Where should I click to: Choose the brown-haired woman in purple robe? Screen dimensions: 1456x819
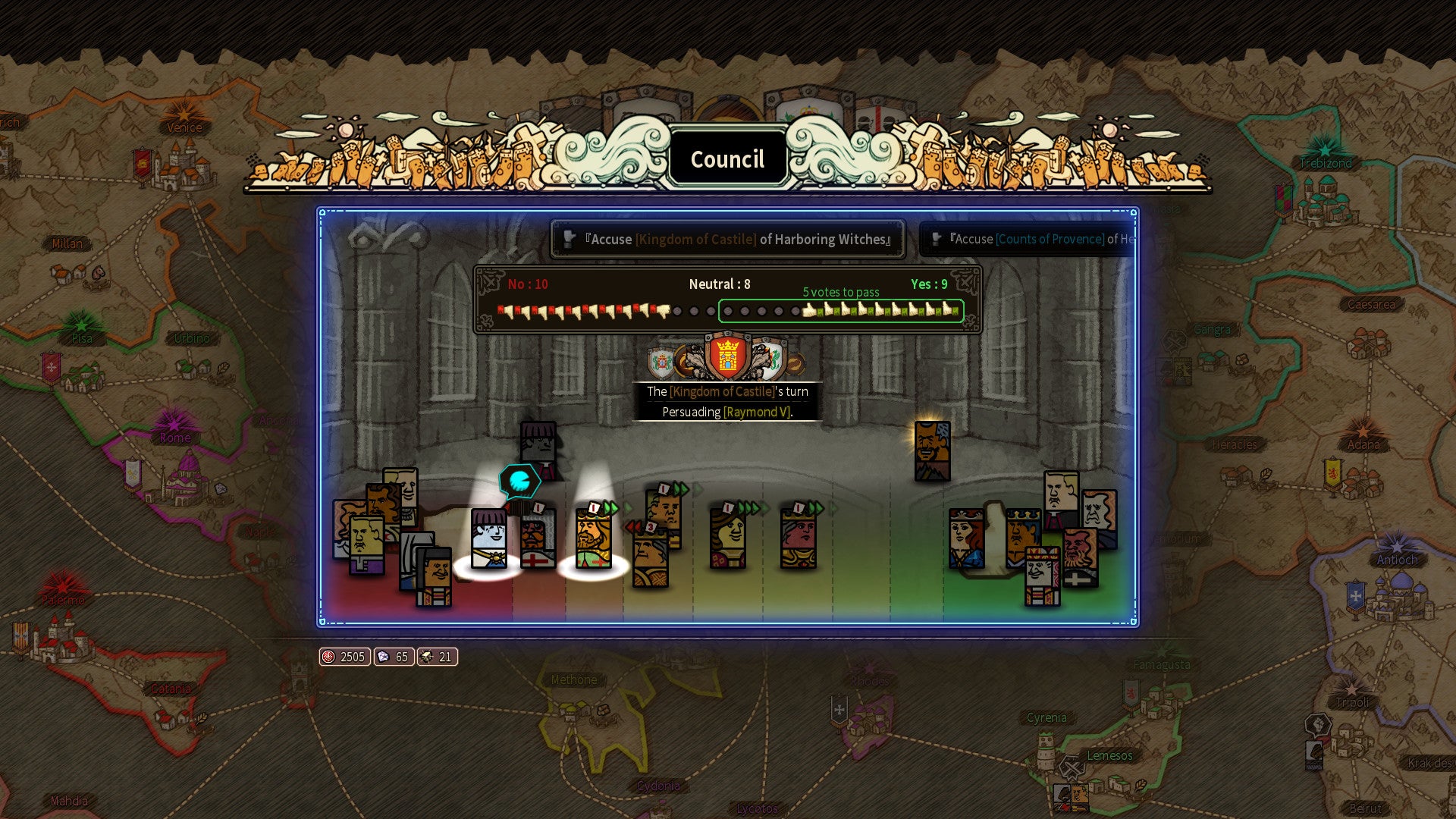coord(727,539)
